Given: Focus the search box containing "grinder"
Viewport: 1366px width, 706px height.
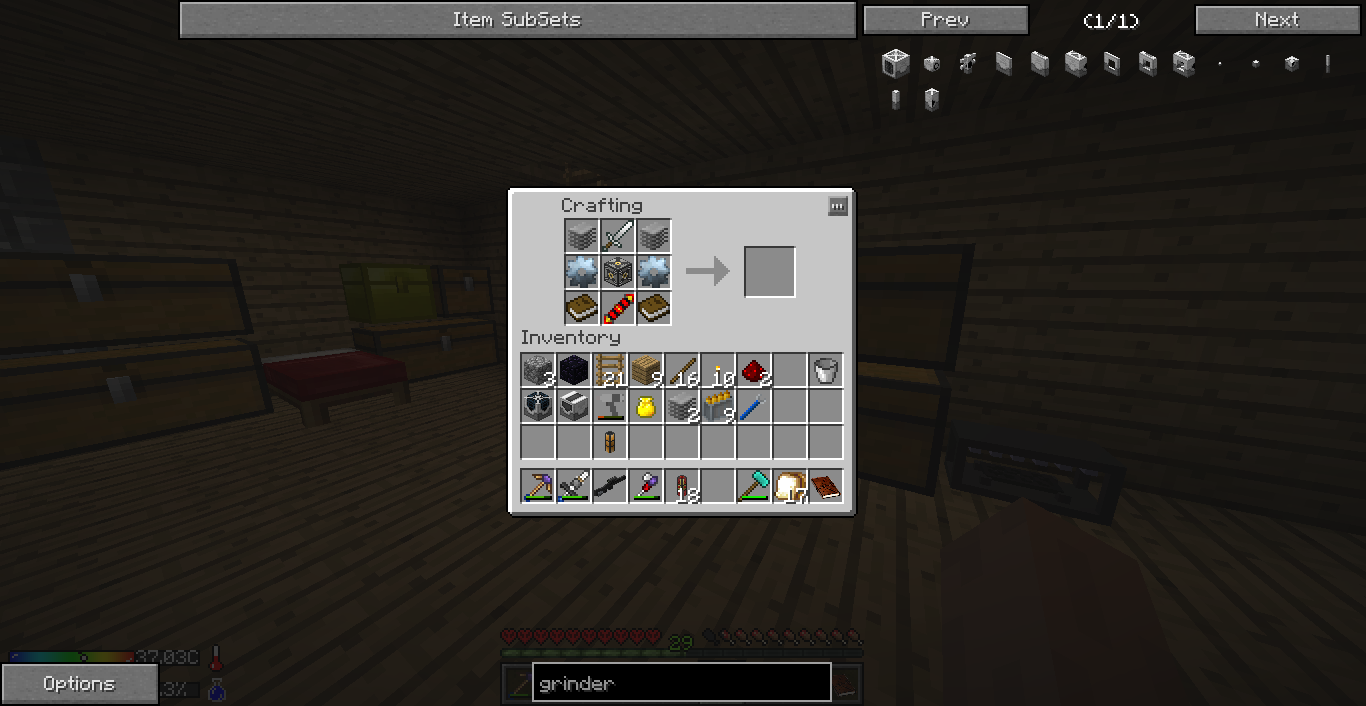Looking at the screenshot, I should (x=681, y=684).
